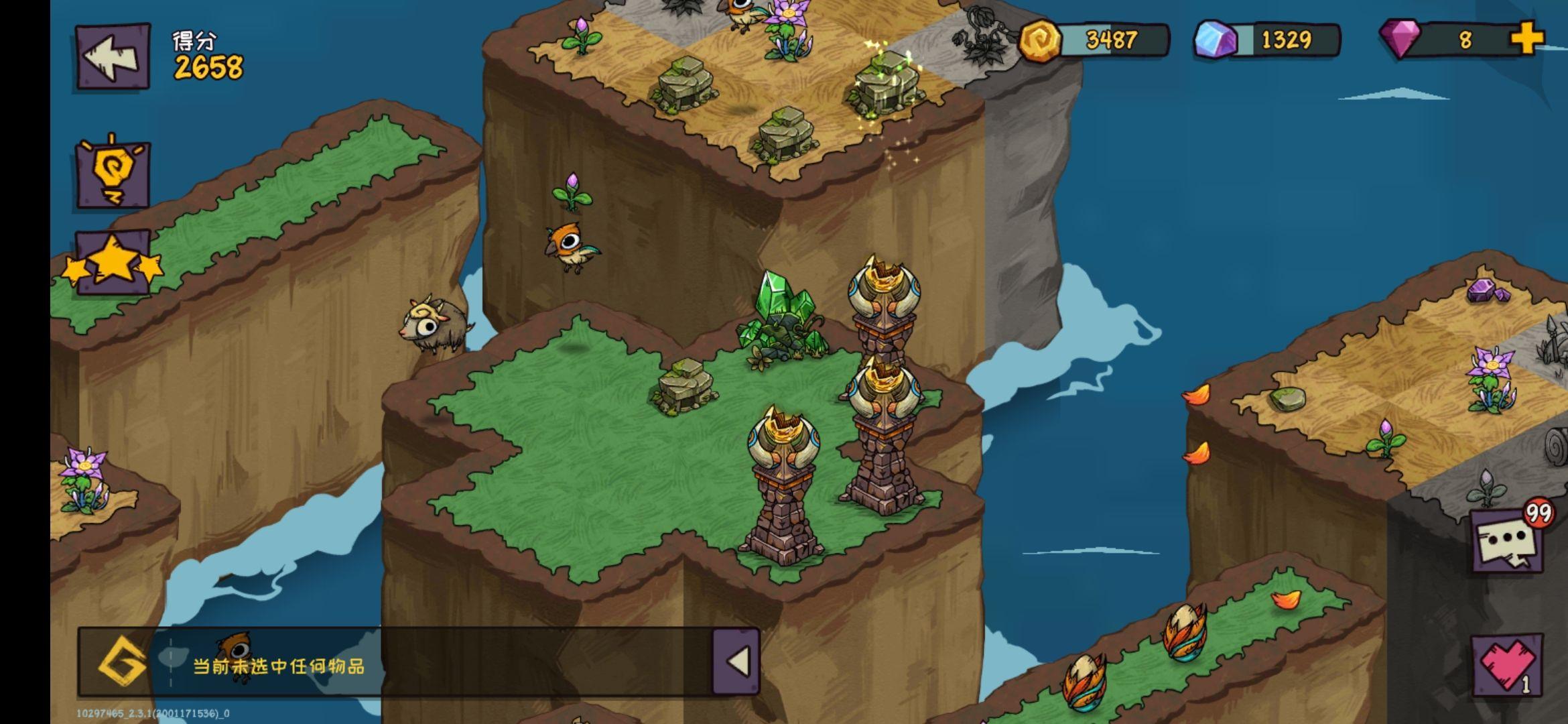This screenshot has width=1568, height=724.
Task: Collapse the selection info bar arrow
Action: (x=736, y=662)
